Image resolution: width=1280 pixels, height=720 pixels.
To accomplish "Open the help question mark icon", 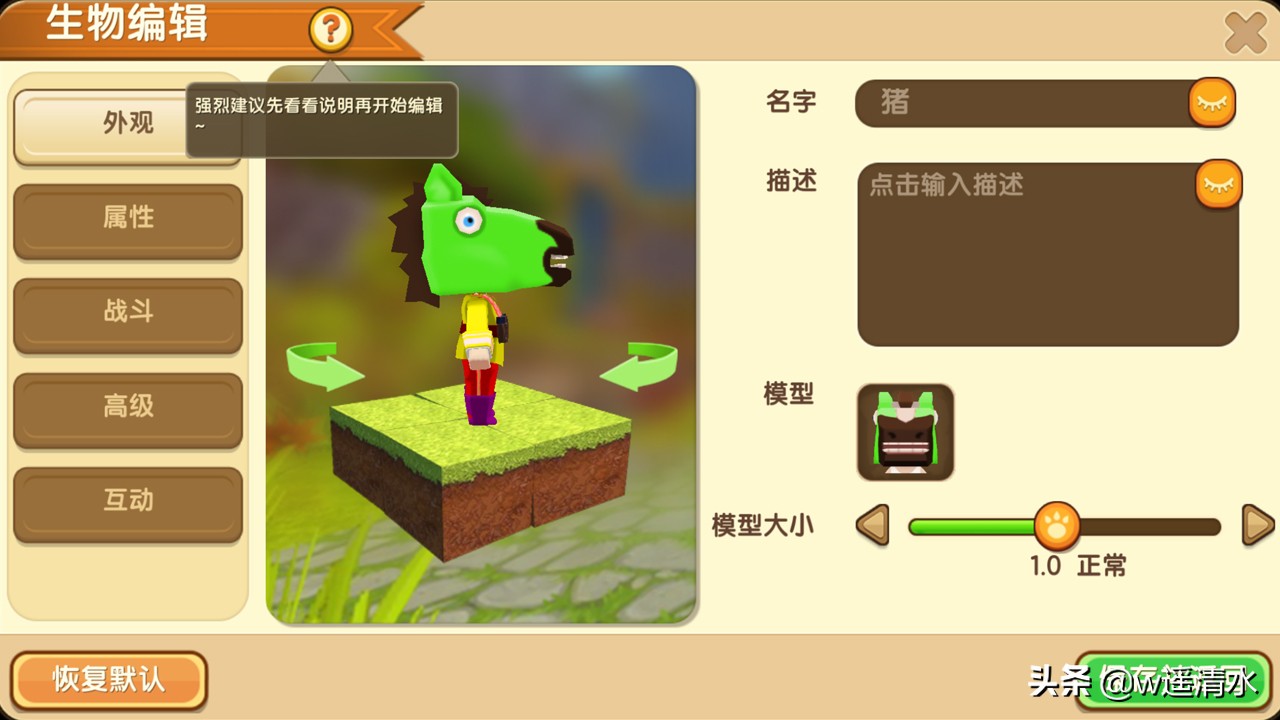I will (330, 30).
